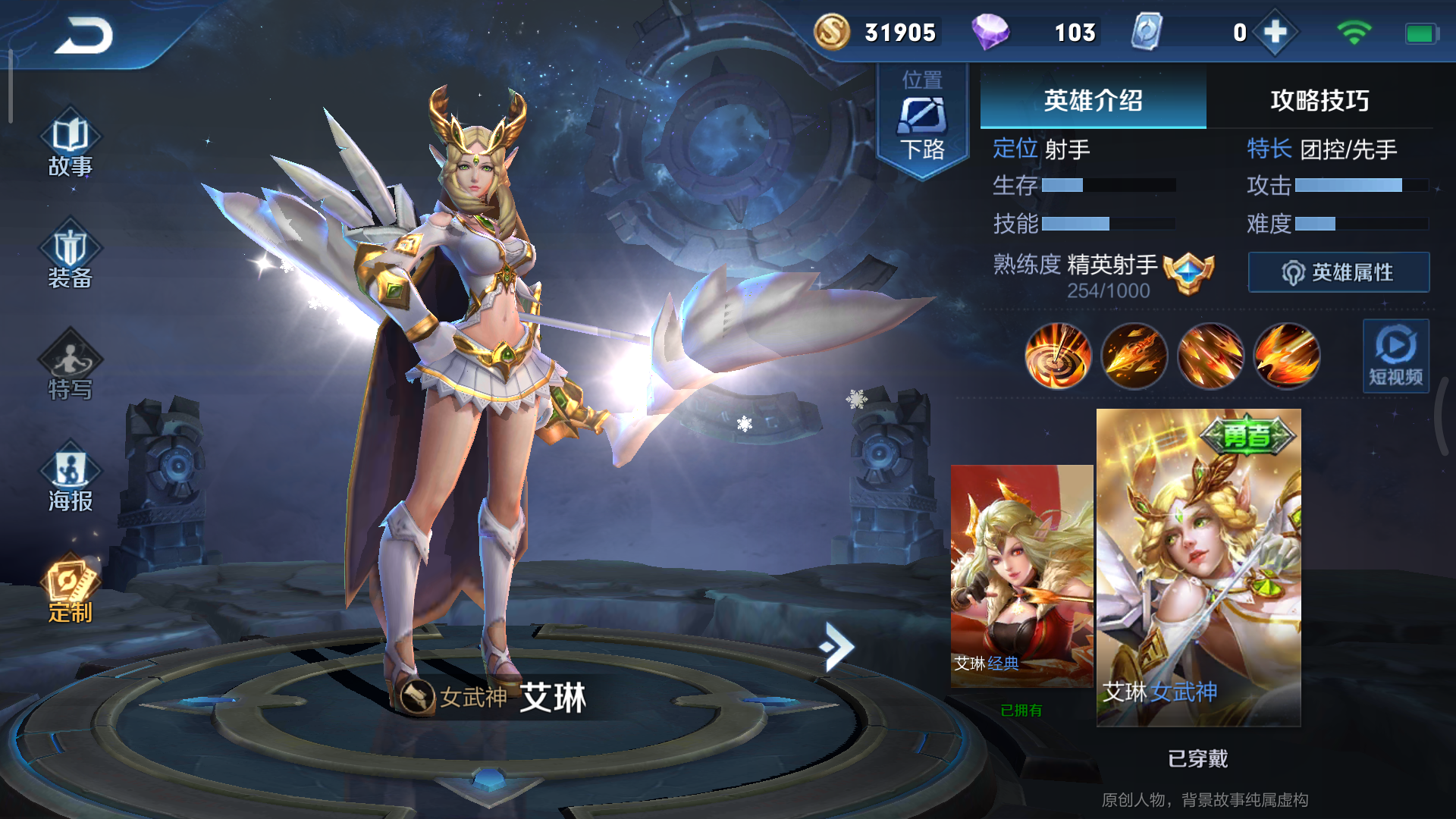Expand the skin list with the right chevron

pyautogui.click(x=837, y=645)
